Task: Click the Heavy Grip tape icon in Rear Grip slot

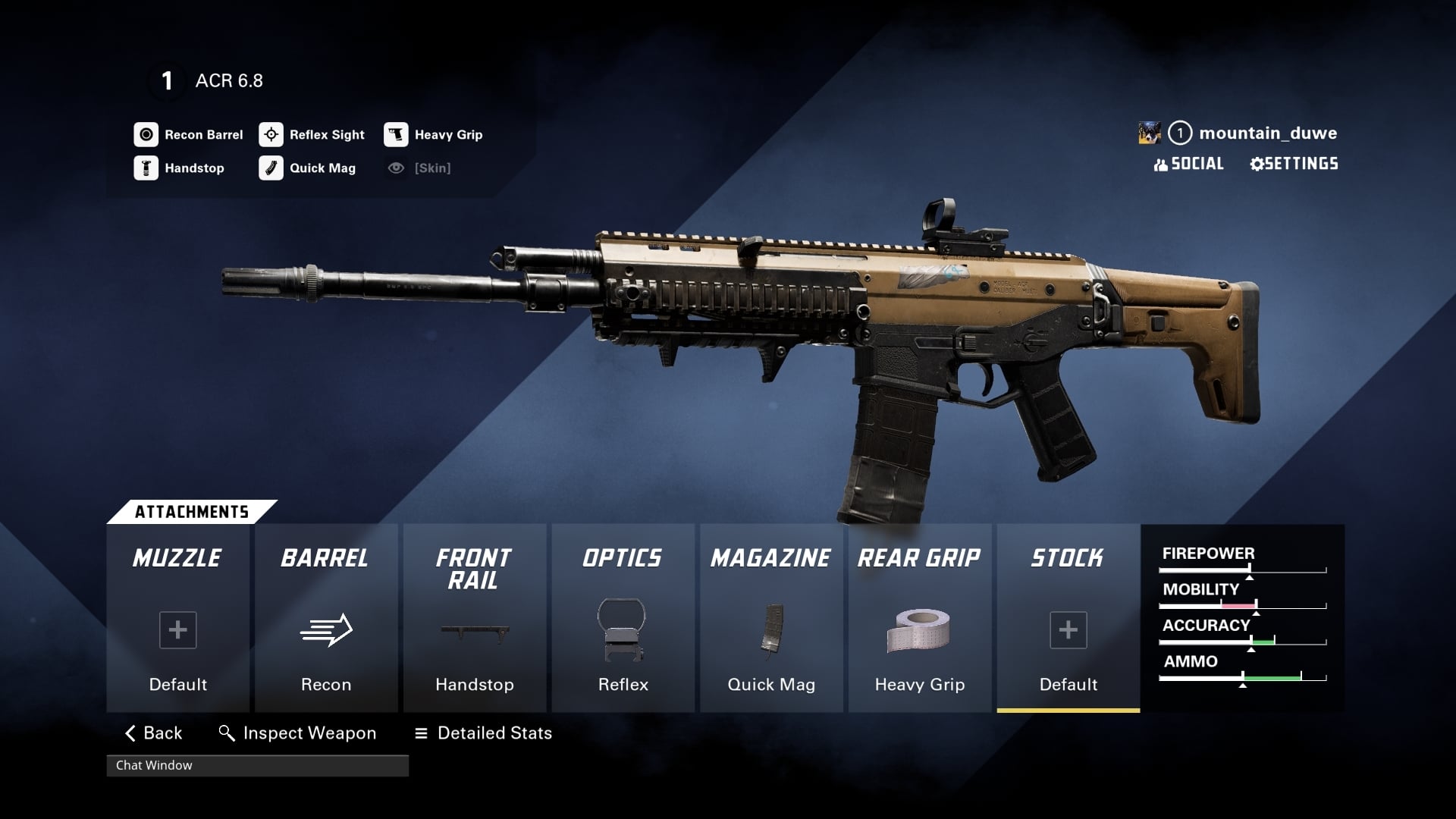Action: 919,631
